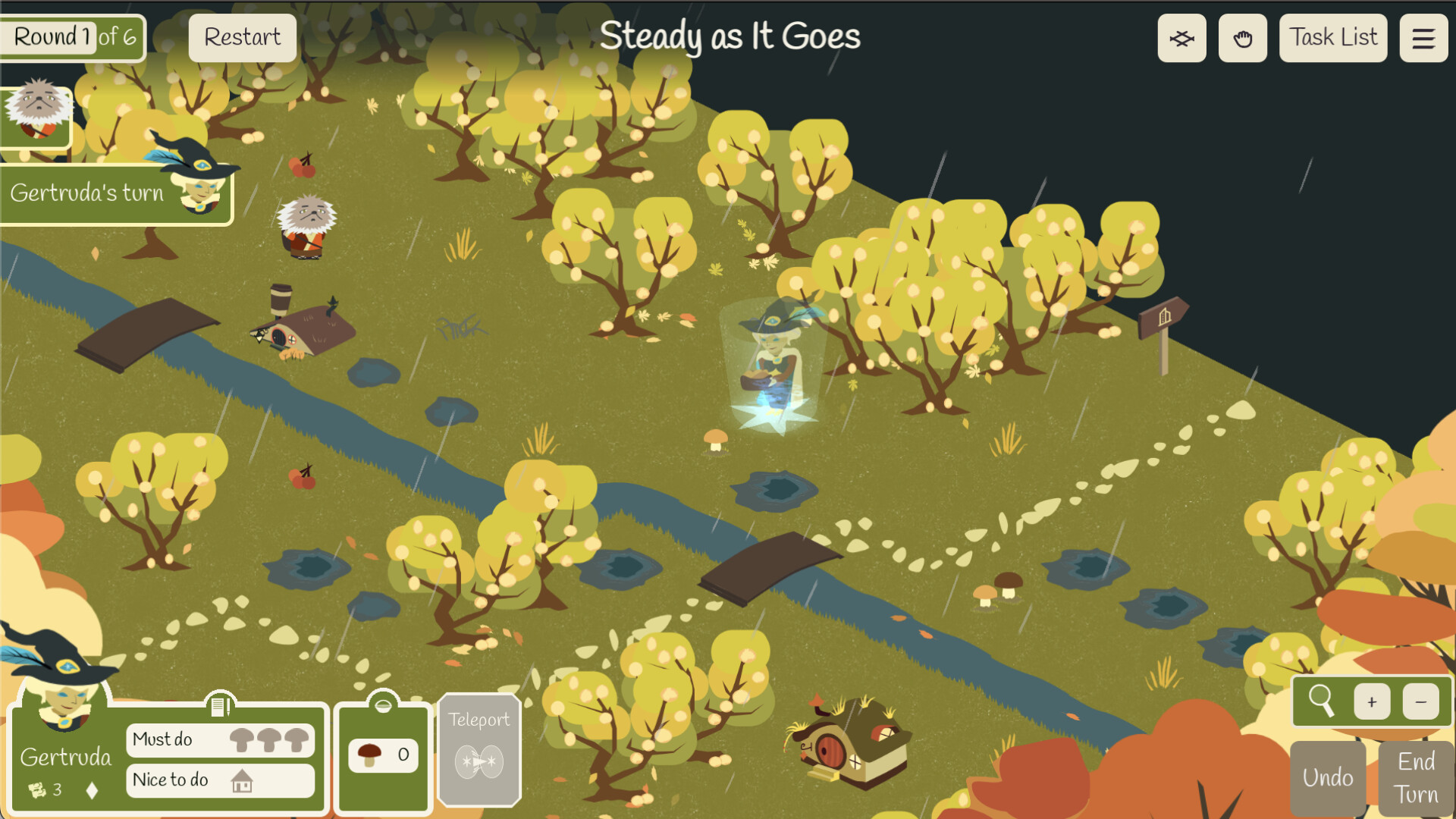The height and width of the screenshot is (819, 1456).
Task: Click the Undo control
Action: (1327, 777)
